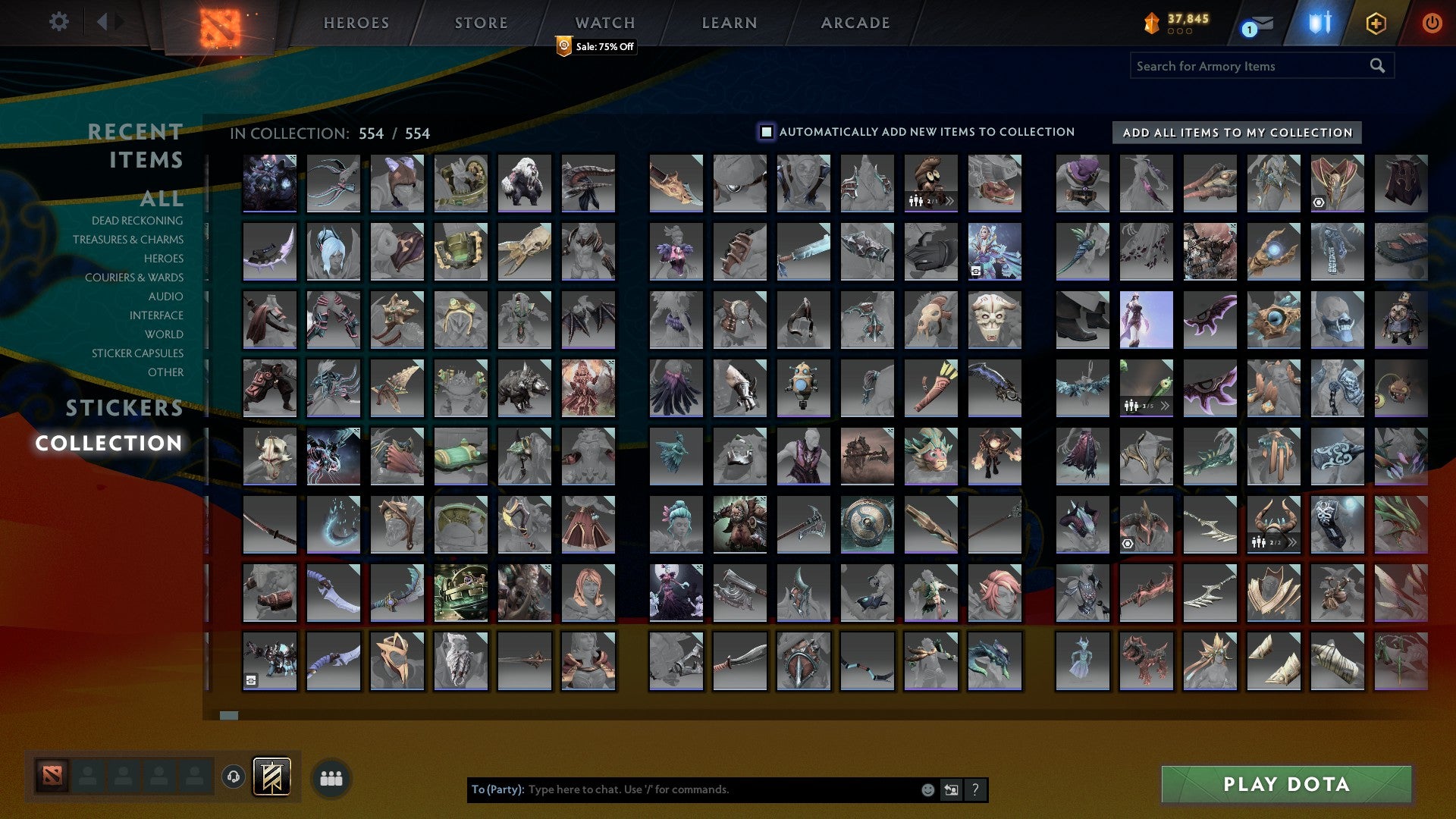Open the emoji picker in the chat bar
This screenshot has height=819, width=1456.
[x=927, y=789]
